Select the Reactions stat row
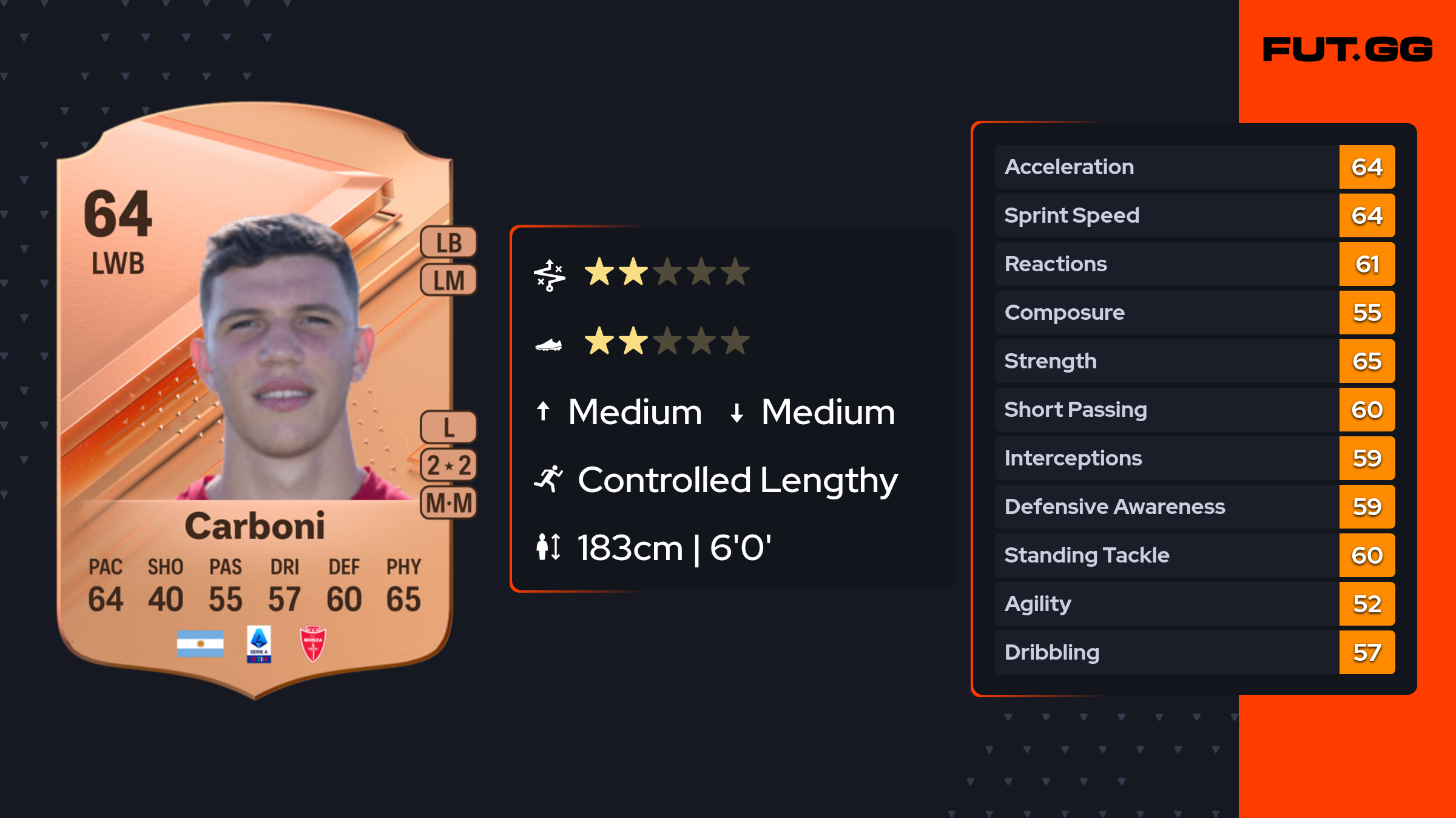 pos(1195,264)
